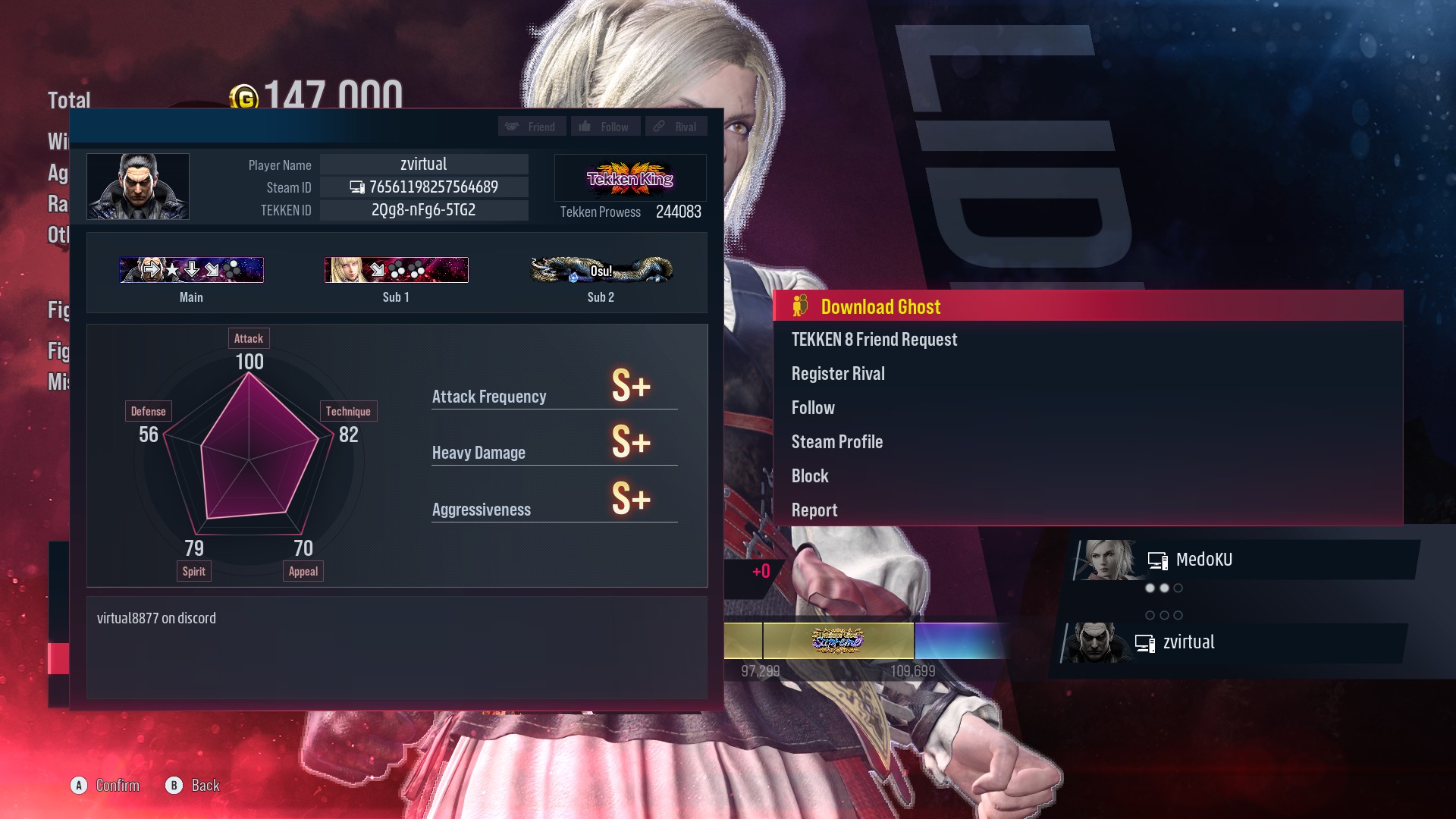Click the chain-link Rival icon
Screen dimensions: 1456x819
pyautogui.click(x=658, y=126)
